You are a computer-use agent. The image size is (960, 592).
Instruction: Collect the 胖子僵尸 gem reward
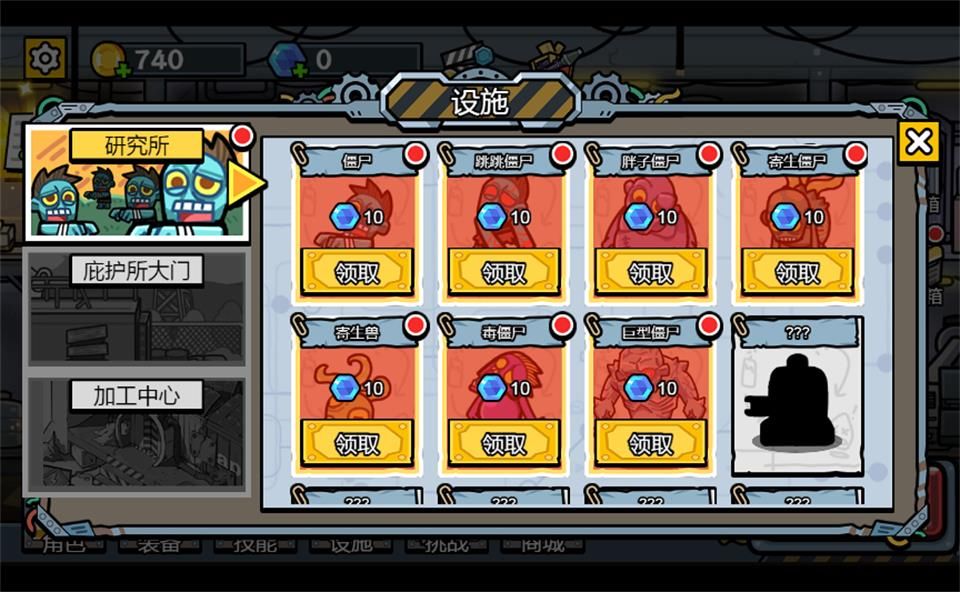pos(651,272)
